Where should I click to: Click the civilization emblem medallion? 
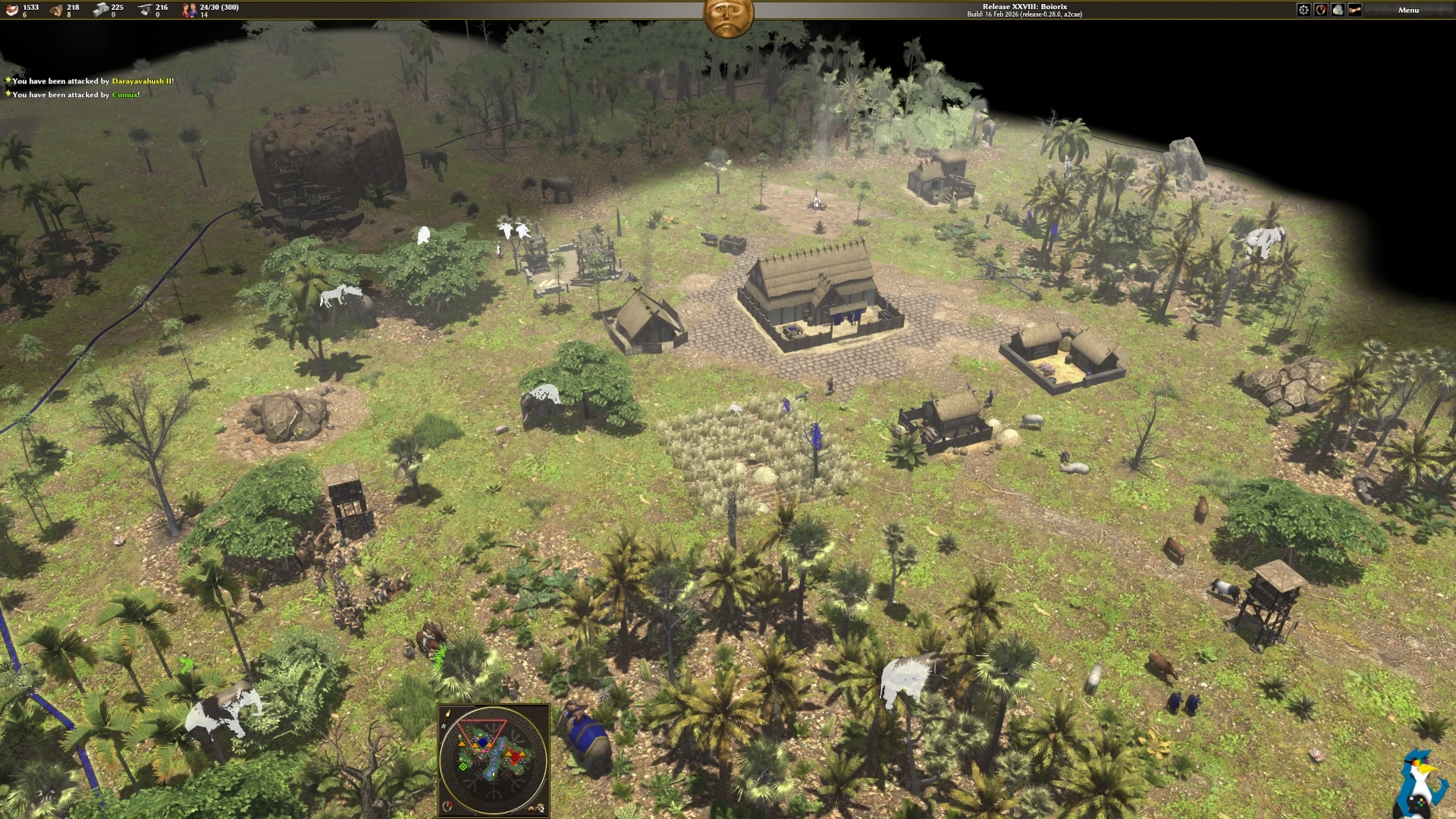pos(728,17)
